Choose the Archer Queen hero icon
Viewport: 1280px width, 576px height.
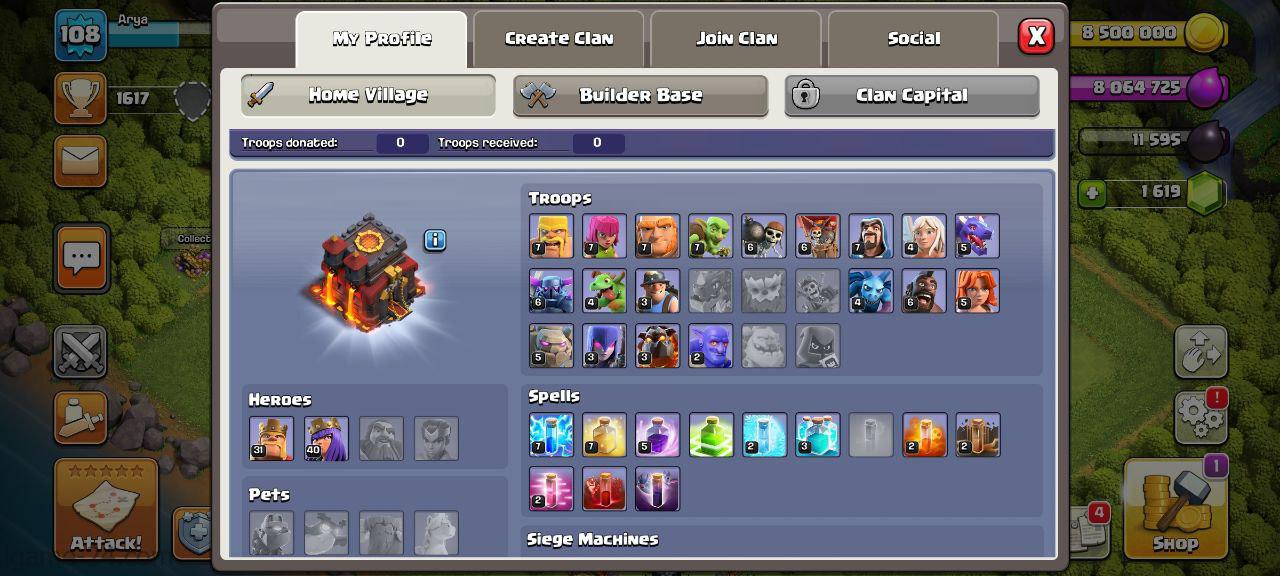tap(327, 438)
